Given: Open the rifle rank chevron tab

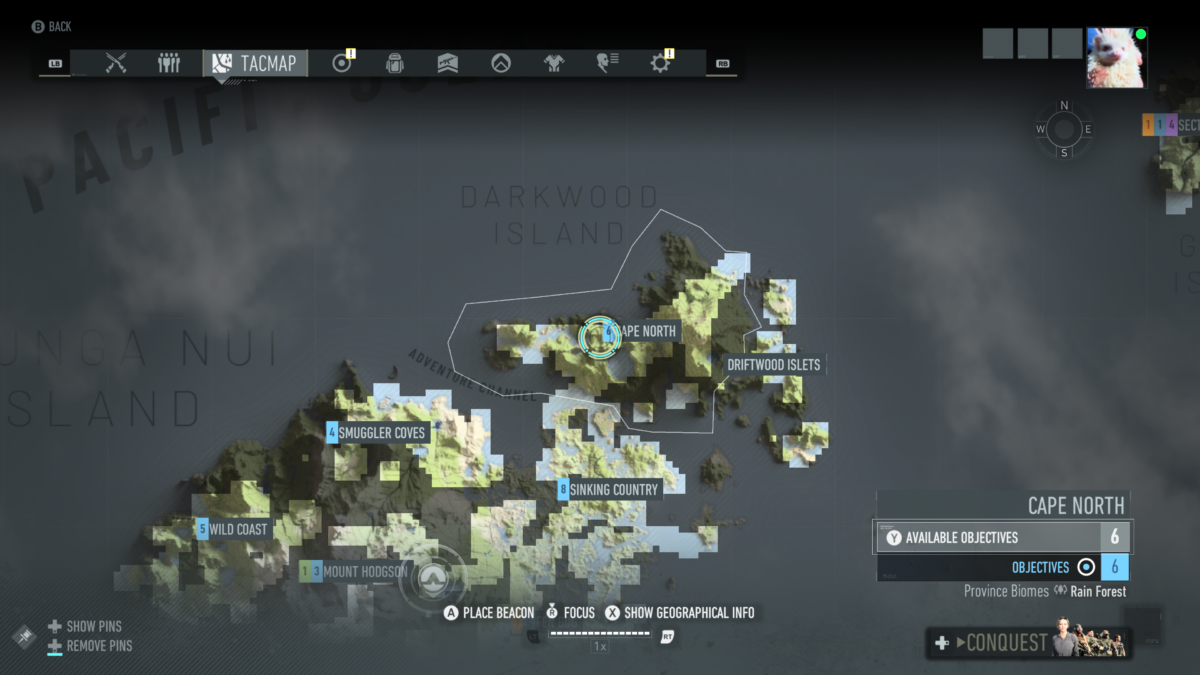Looking at the screenshot, I should [x=448, y=63].
